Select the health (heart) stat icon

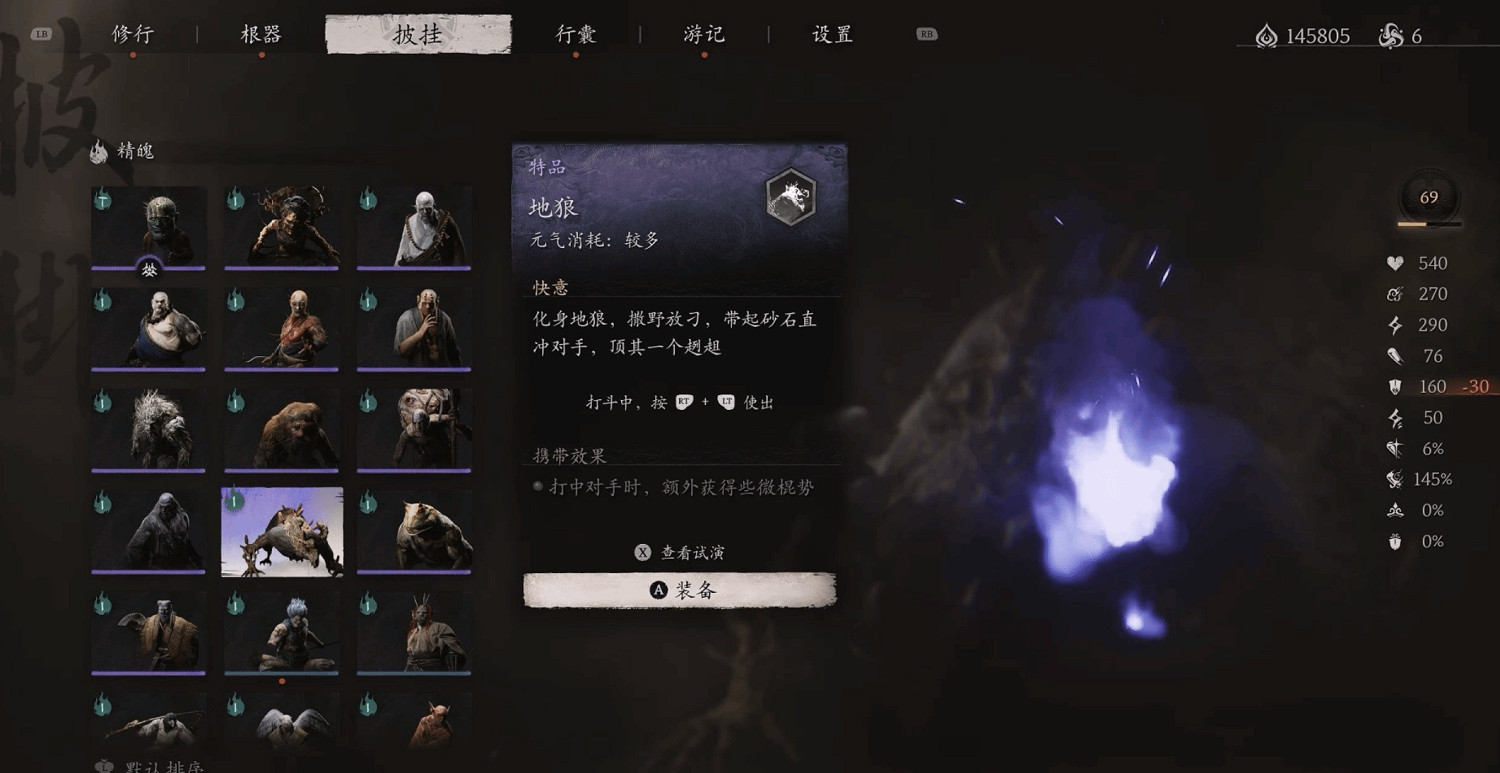pyautogui.click(x=1395, y=263)
